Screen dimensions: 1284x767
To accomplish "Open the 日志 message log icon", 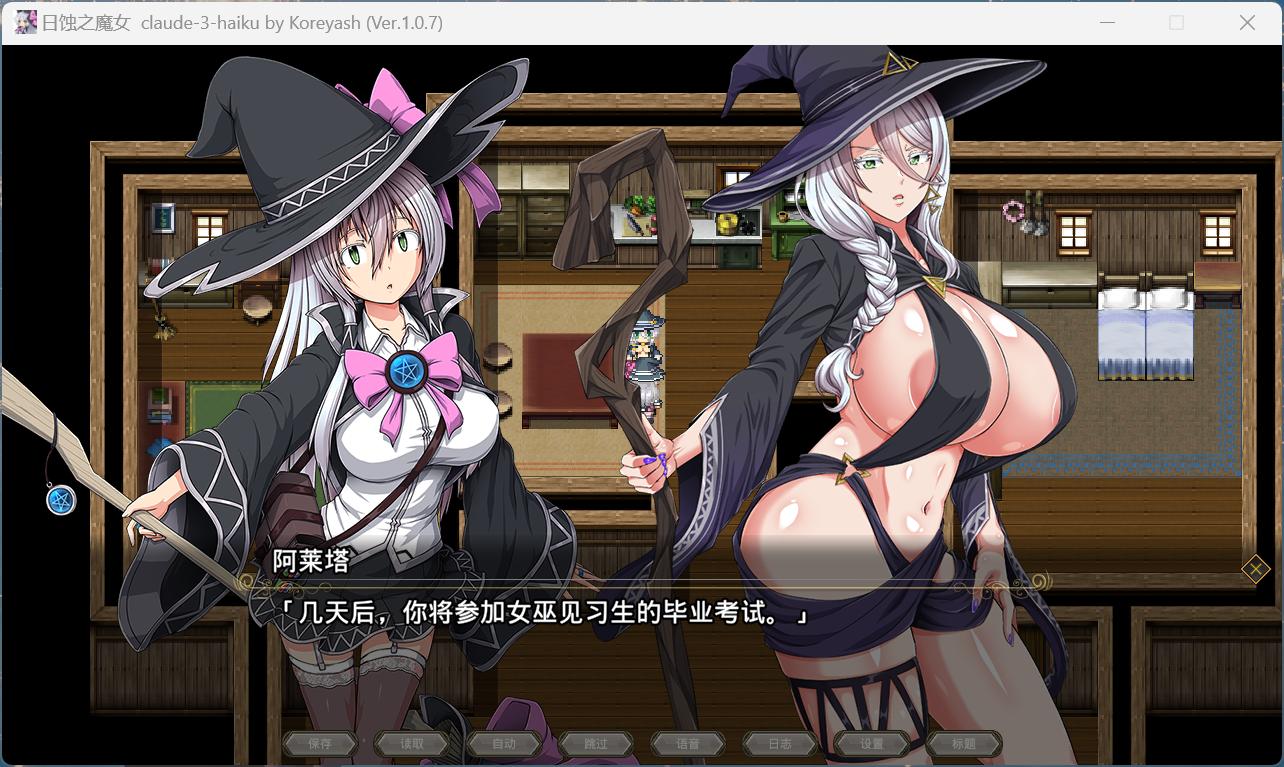I will coord(780,743).
